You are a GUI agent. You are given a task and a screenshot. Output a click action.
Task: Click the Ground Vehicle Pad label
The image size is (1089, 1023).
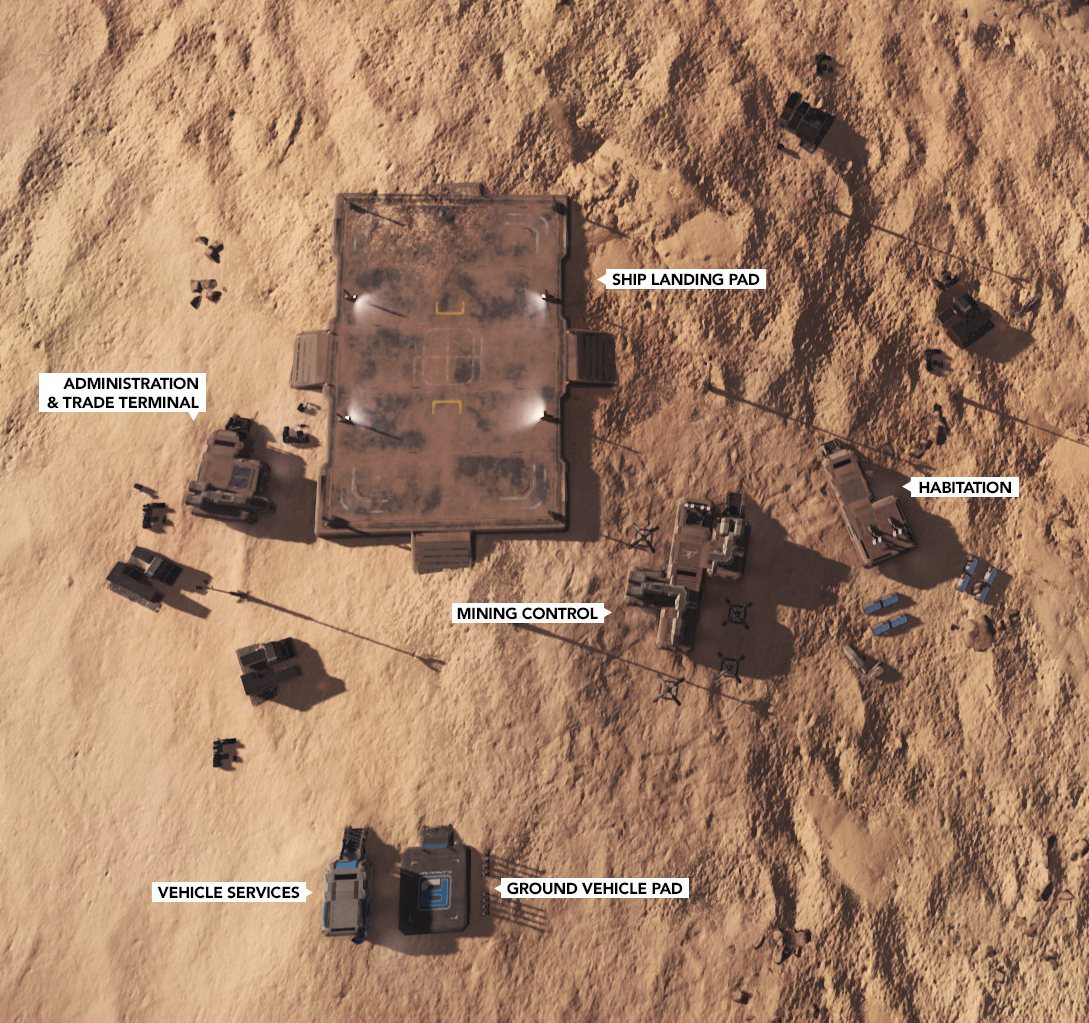point(594,888)
